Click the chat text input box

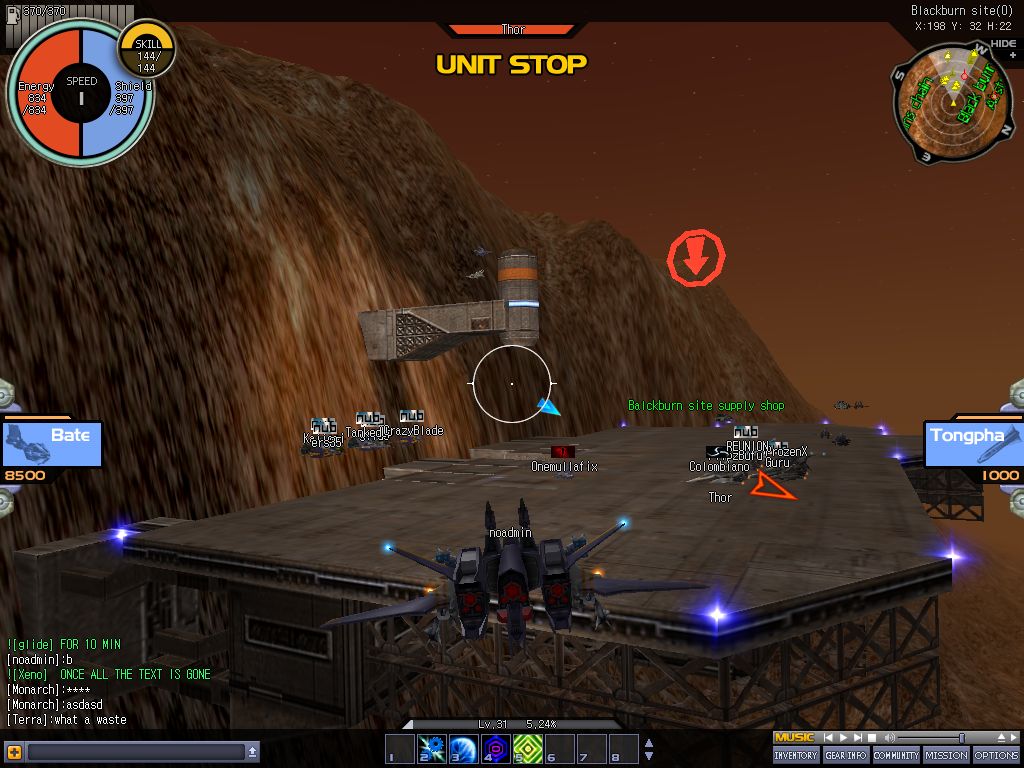pyautogui.click(x=135, y=751)
